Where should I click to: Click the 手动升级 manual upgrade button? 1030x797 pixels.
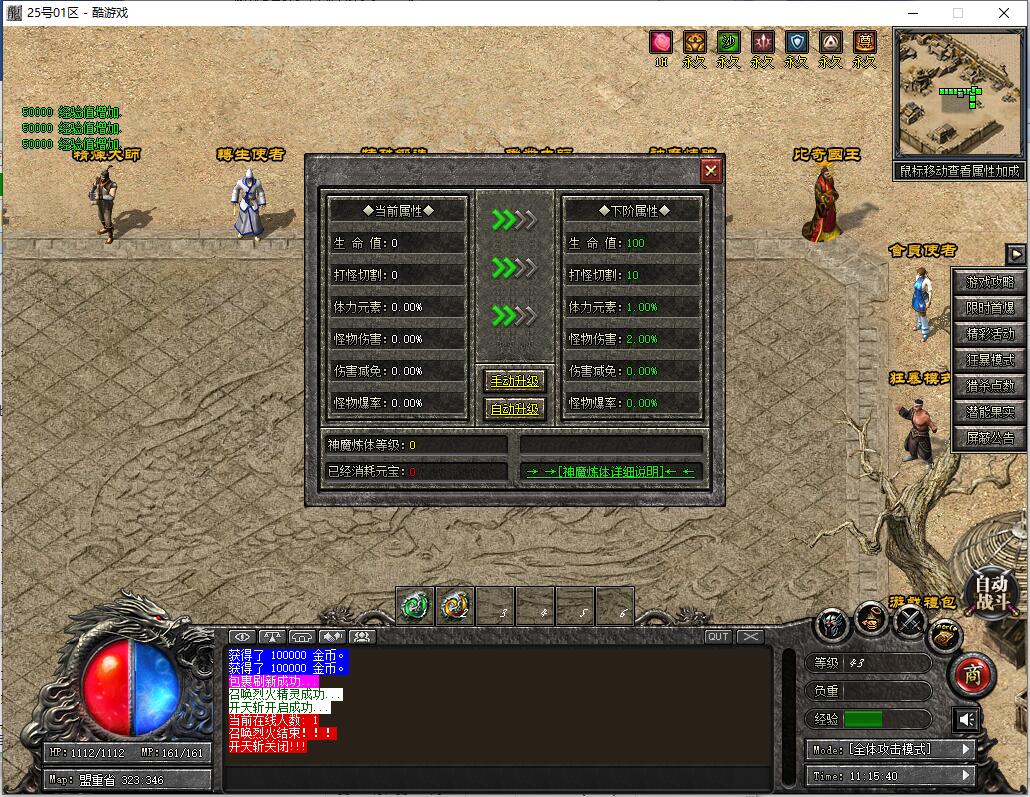coord(514,381)
